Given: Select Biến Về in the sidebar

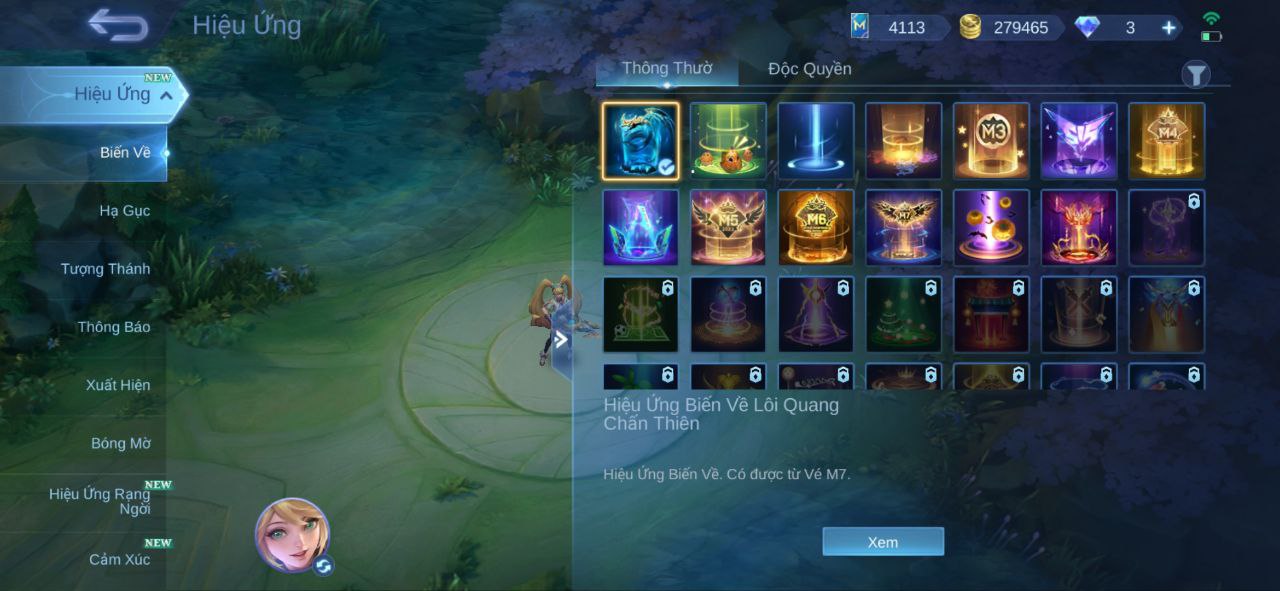Looking at the screenshot, I should click(125, 153).
